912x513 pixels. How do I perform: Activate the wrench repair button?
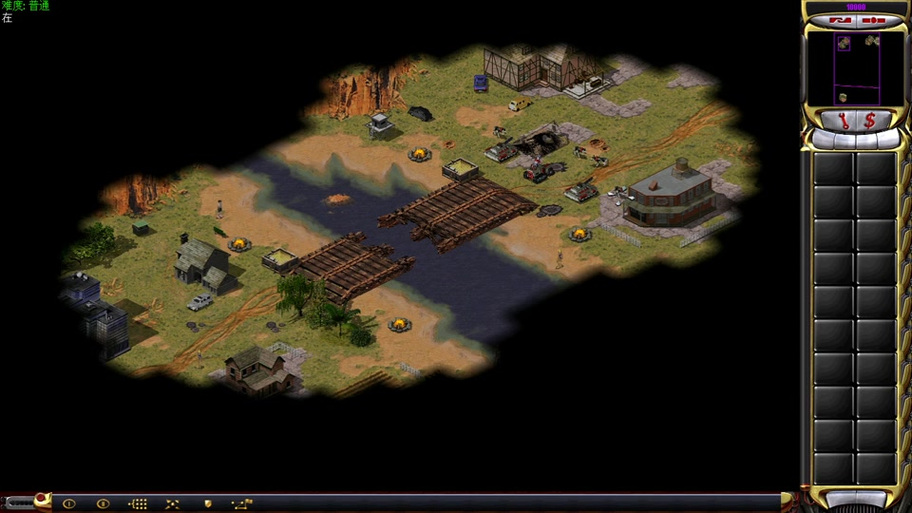point(843,121)
